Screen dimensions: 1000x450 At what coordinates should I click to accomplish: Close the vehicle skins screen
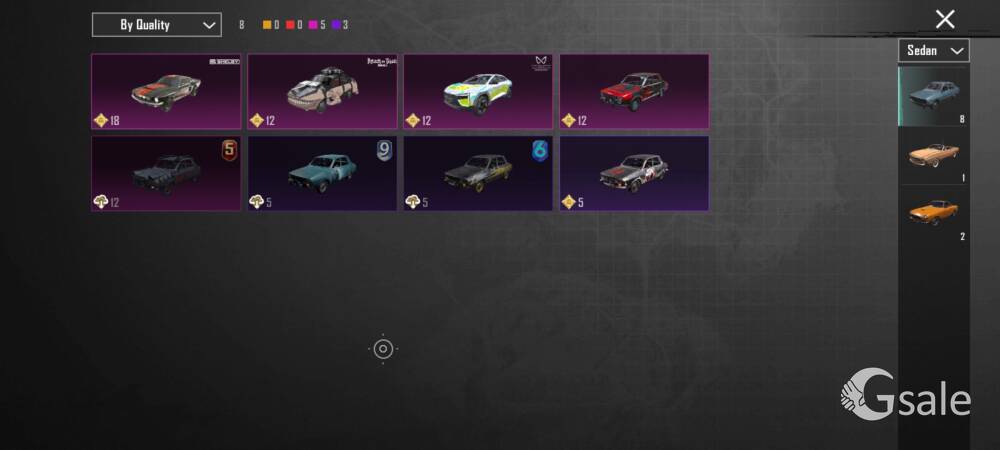pos(944,18)
